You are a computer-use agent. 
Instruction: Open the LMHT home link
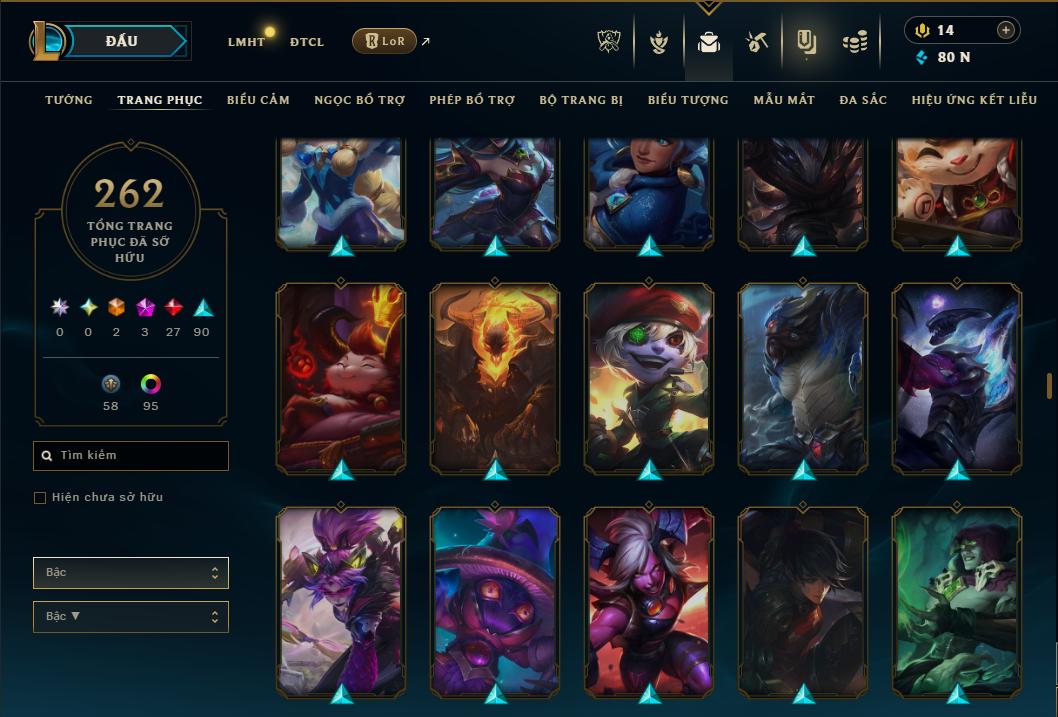click(246, 42)
